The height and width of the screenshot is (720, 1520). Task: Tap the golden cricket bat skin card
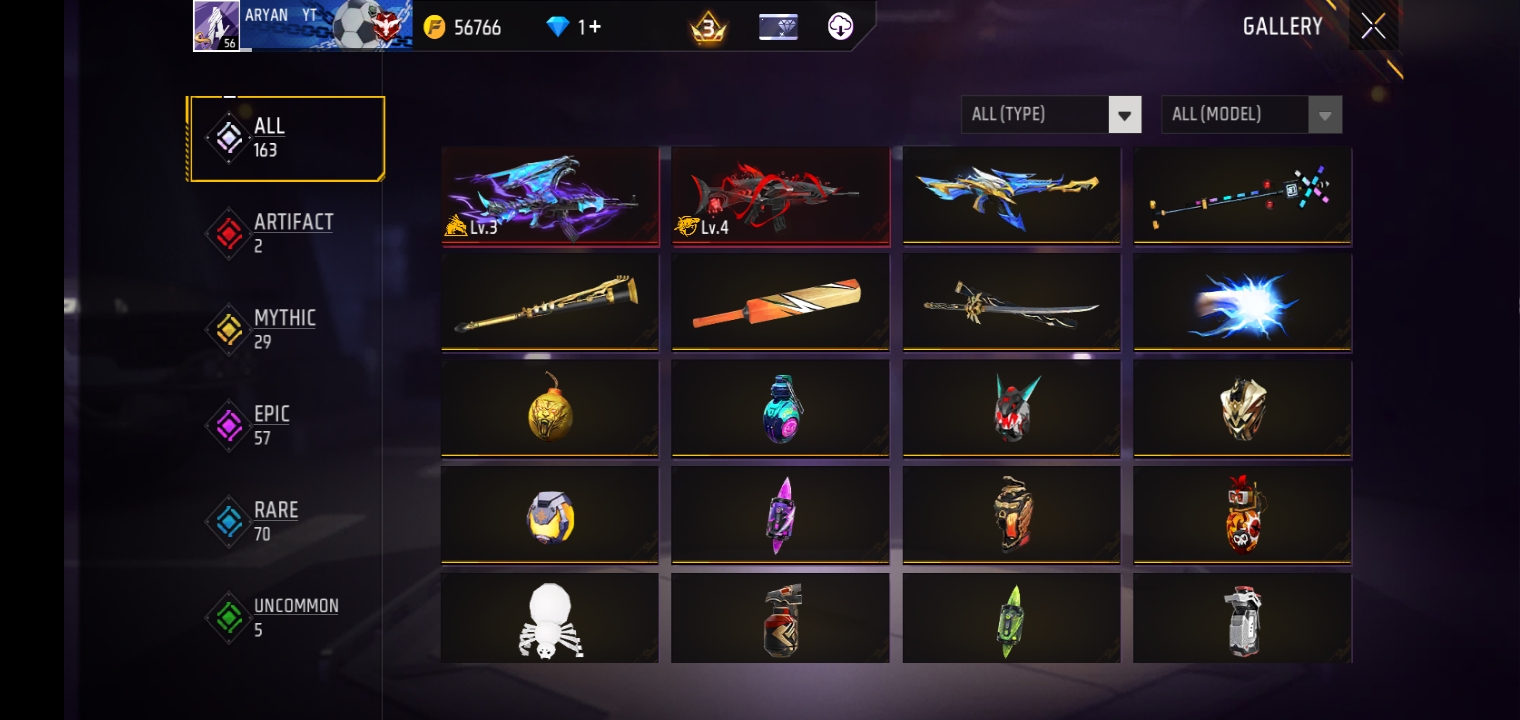click(780, 301)
